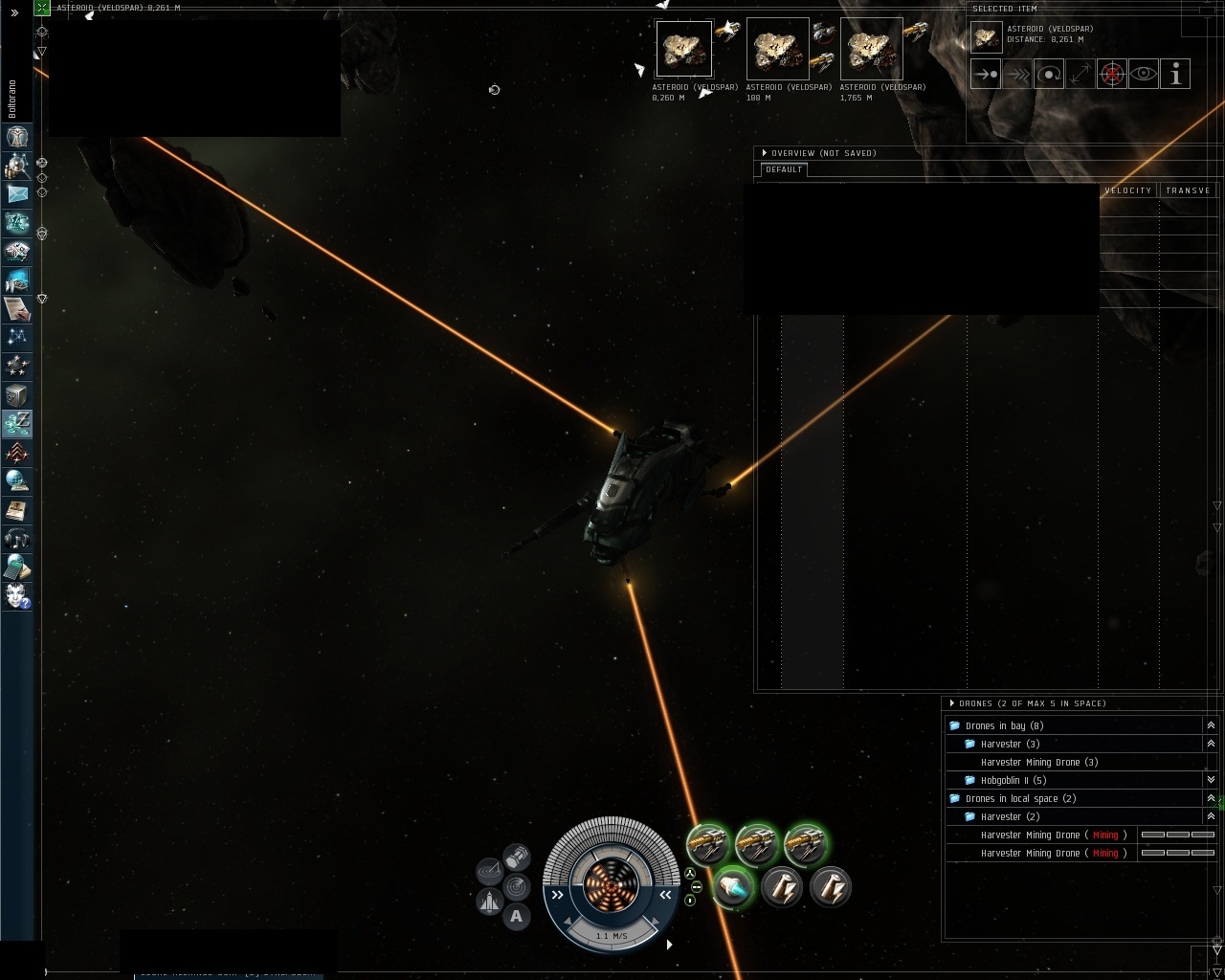Switch to the Default overview tab

pos(784,169)
